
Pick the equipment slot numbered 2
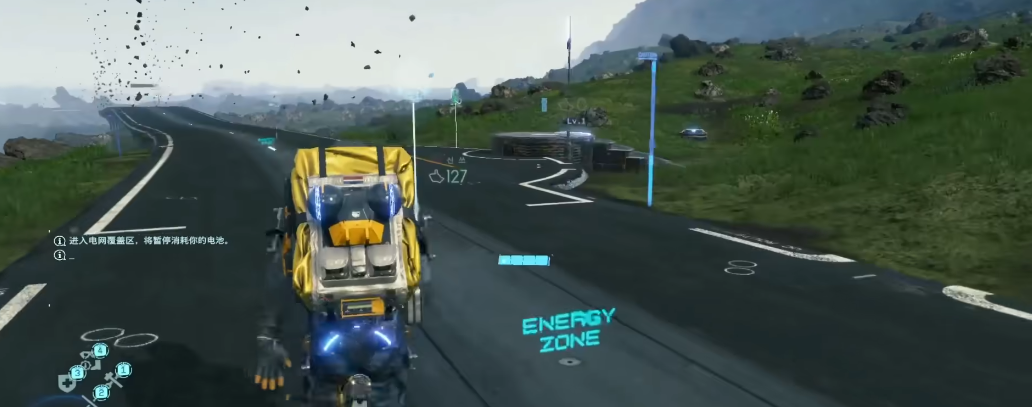coord(99,393)
